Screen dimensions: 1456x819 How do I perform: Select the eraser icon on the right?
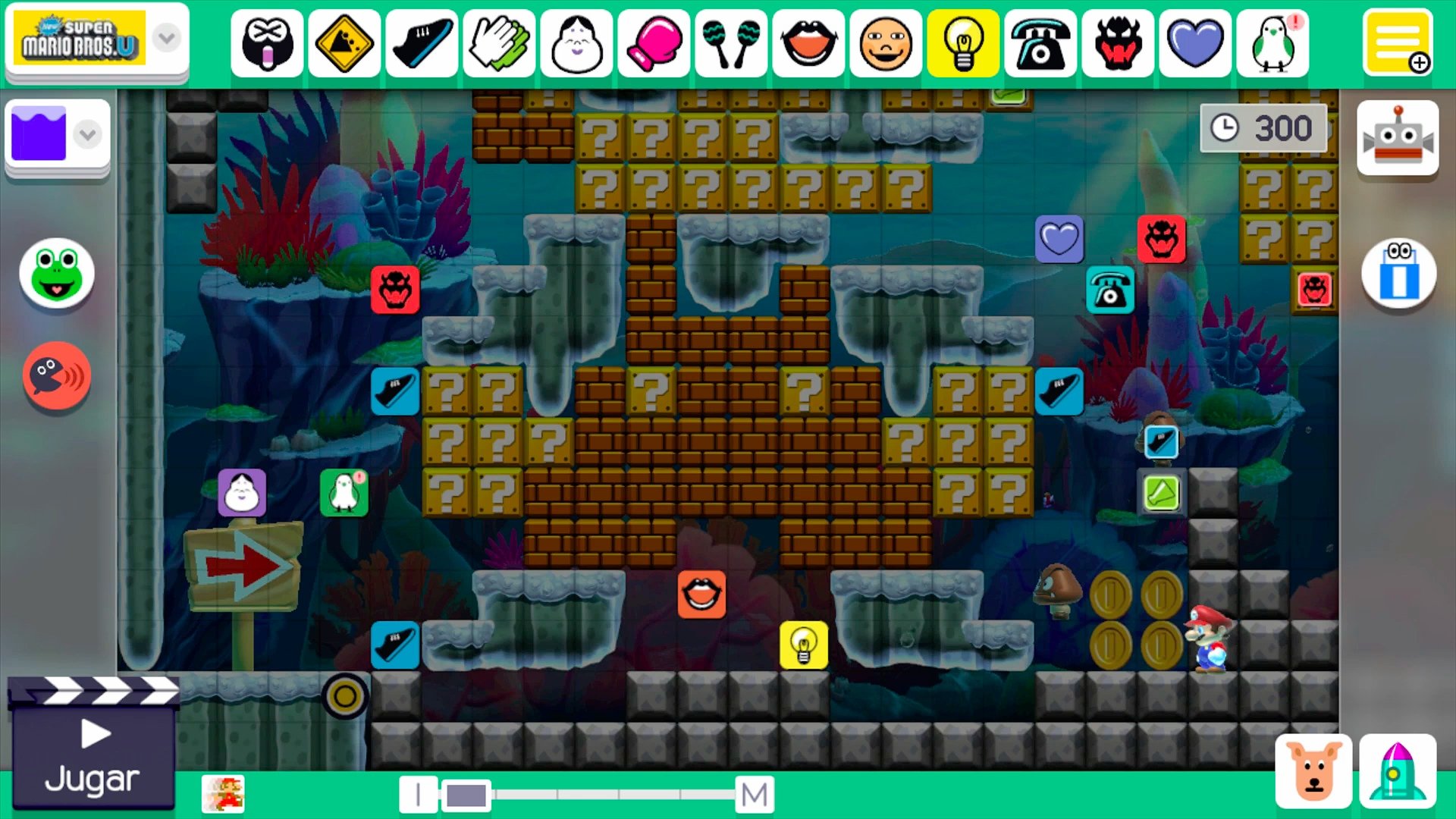pyautogui.click(x=1399, y=275)
